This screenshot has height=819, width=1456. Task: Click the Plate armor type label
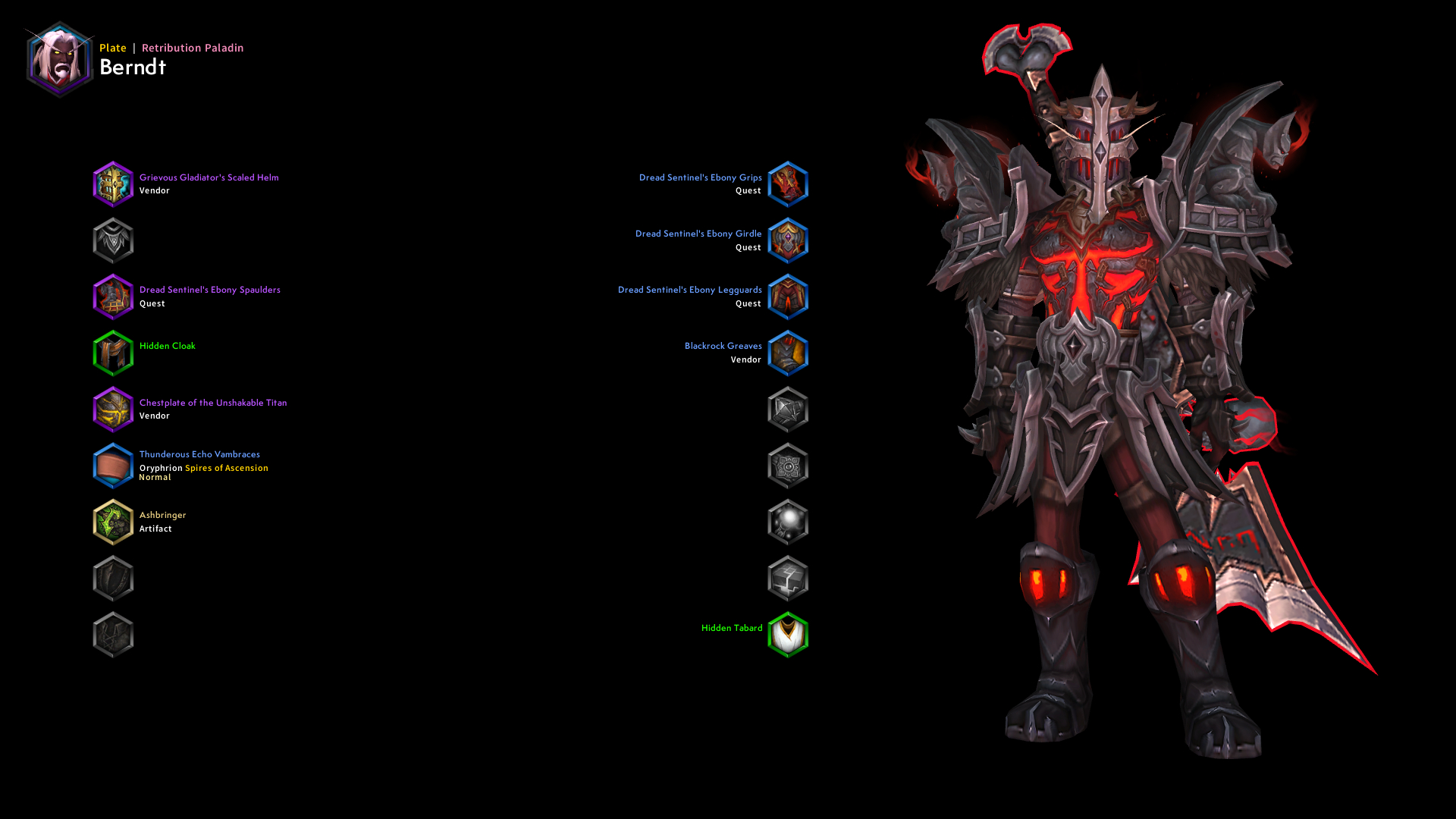[x=112, y=47]
